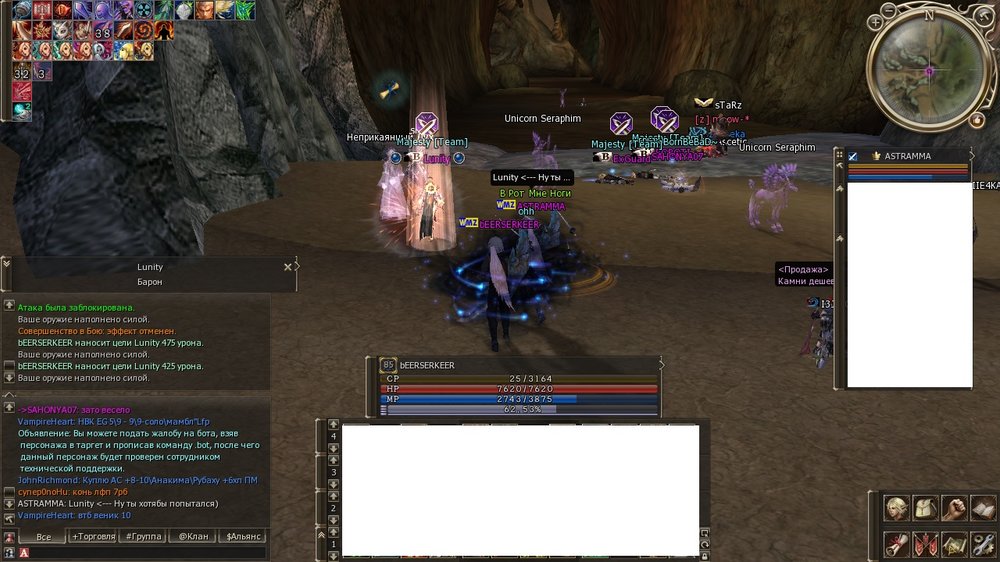Switch to the Все chat tab

pos(43,537)
